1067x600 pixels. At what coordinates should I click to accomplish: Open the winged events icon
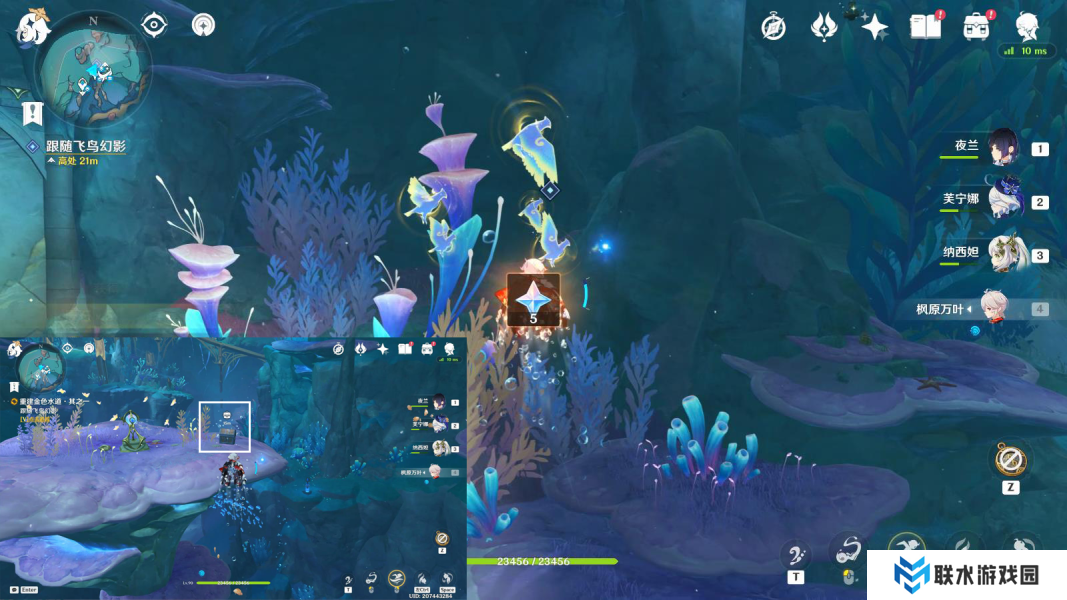tap(824, 27)
